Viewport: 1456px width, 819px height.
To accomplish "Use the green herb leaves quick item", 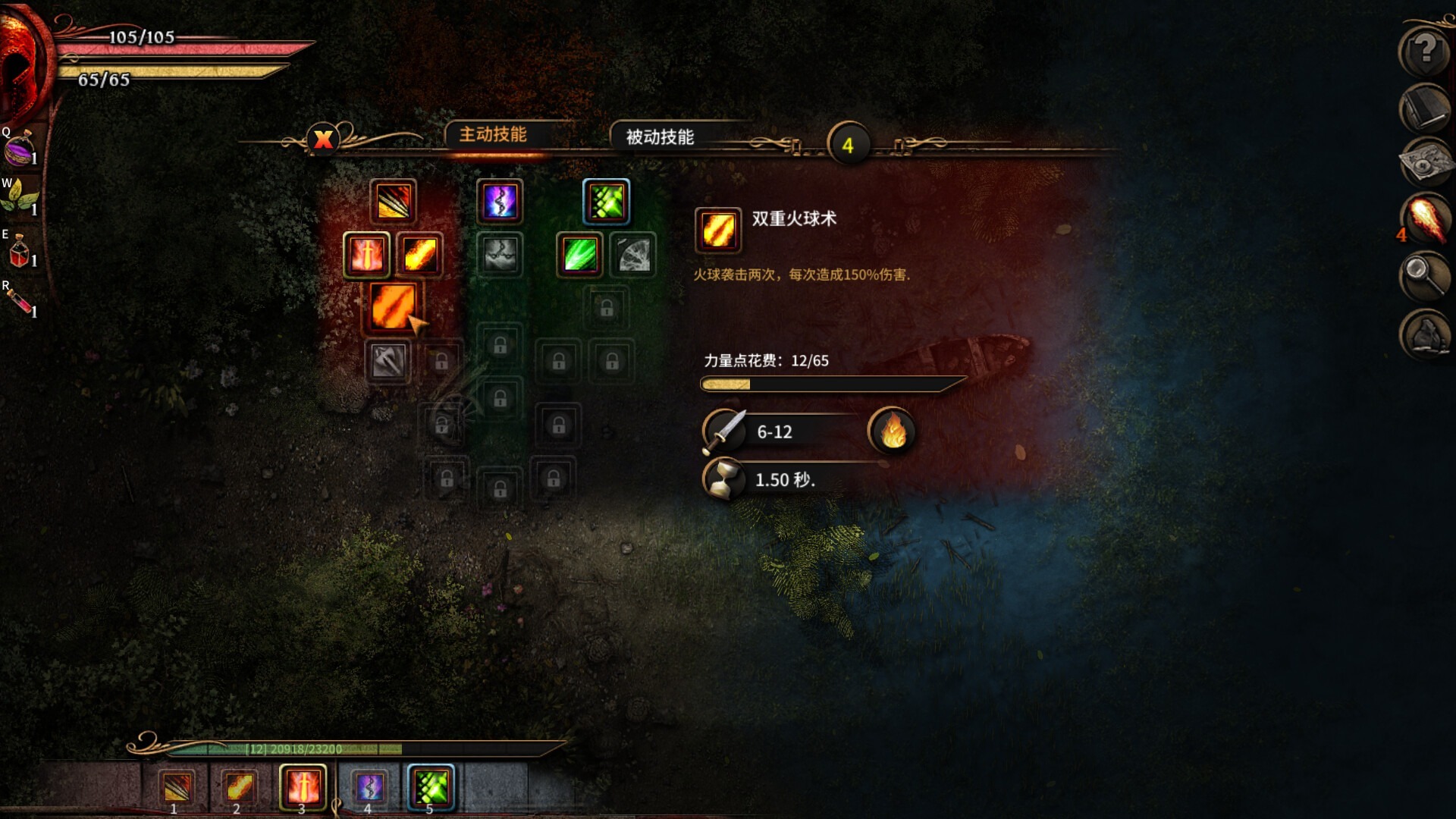I will click(20, 198).
